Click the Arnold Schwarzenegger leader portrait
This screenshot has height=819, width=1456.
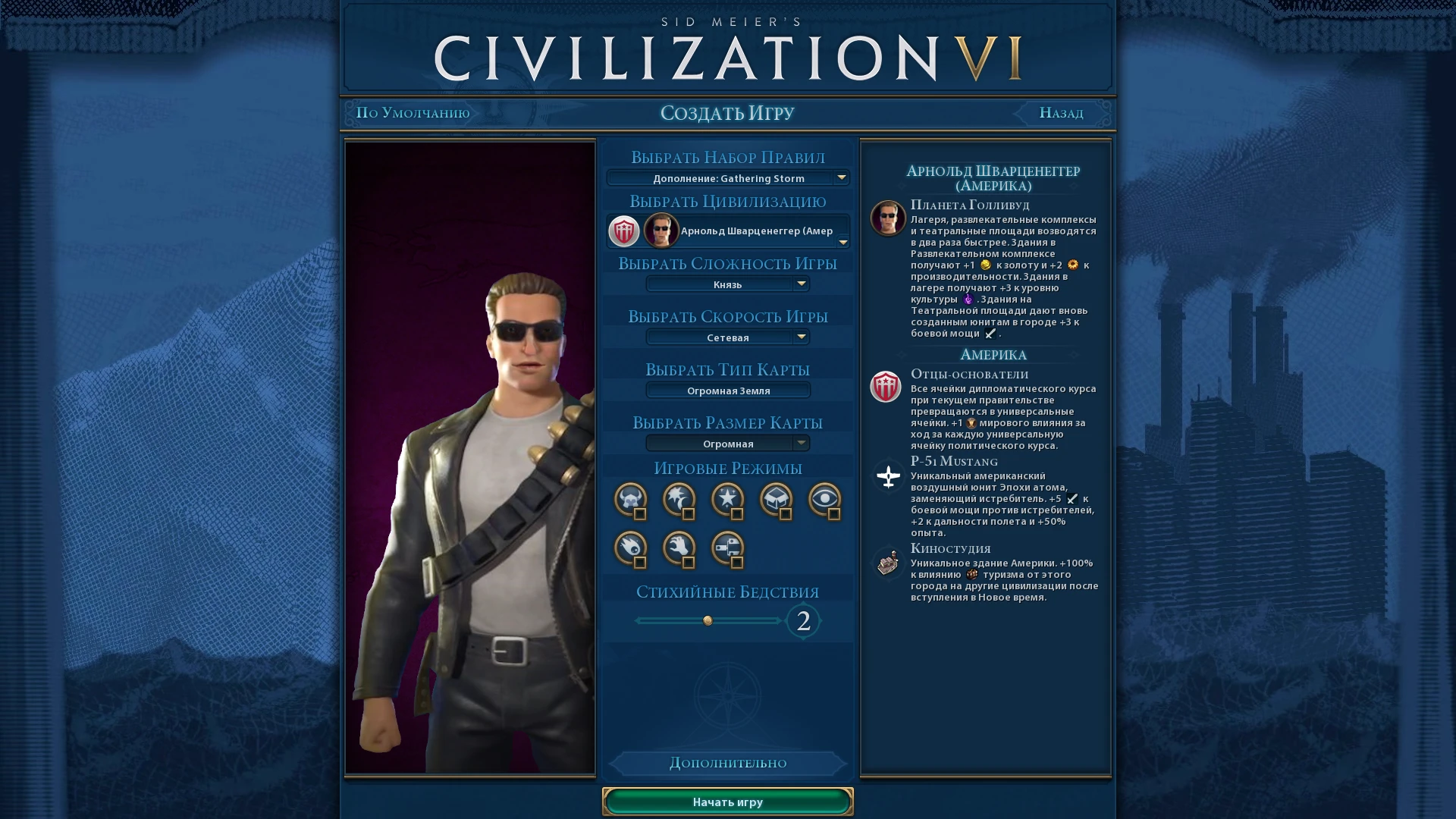click(661, 231)
